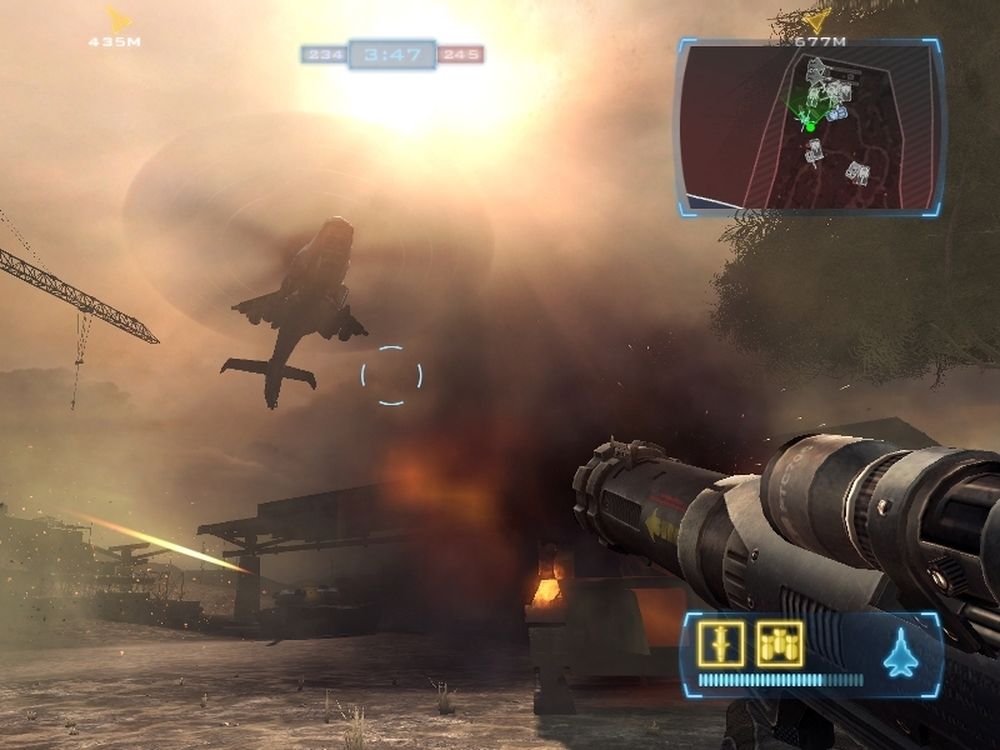Select the 677M objective arrow marker
This screenshot has width=1000, height=750.
pyautogui.click(x=817, y=20)
